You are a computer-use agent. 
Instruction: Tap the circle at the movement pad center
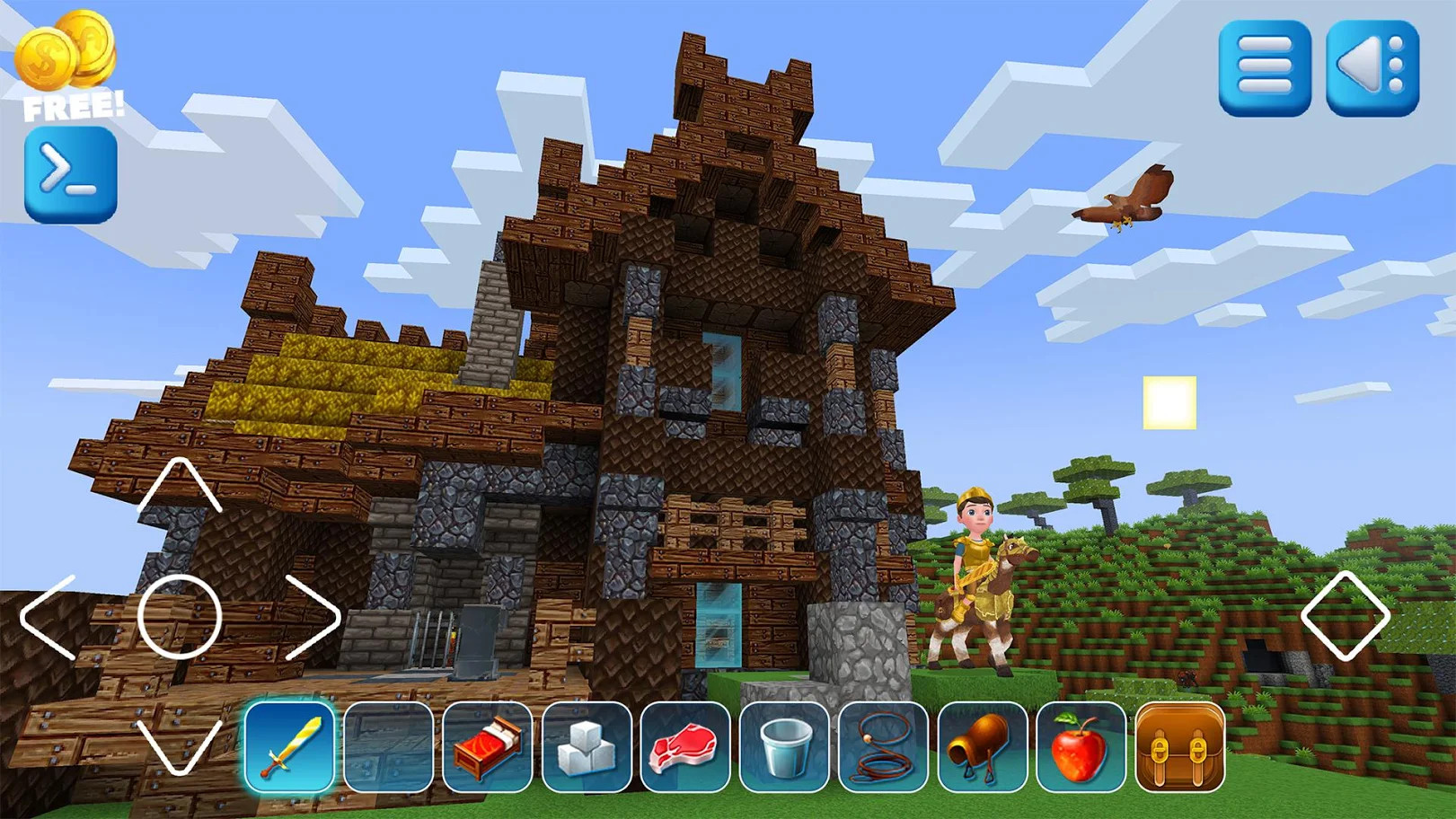coord(180,617)
